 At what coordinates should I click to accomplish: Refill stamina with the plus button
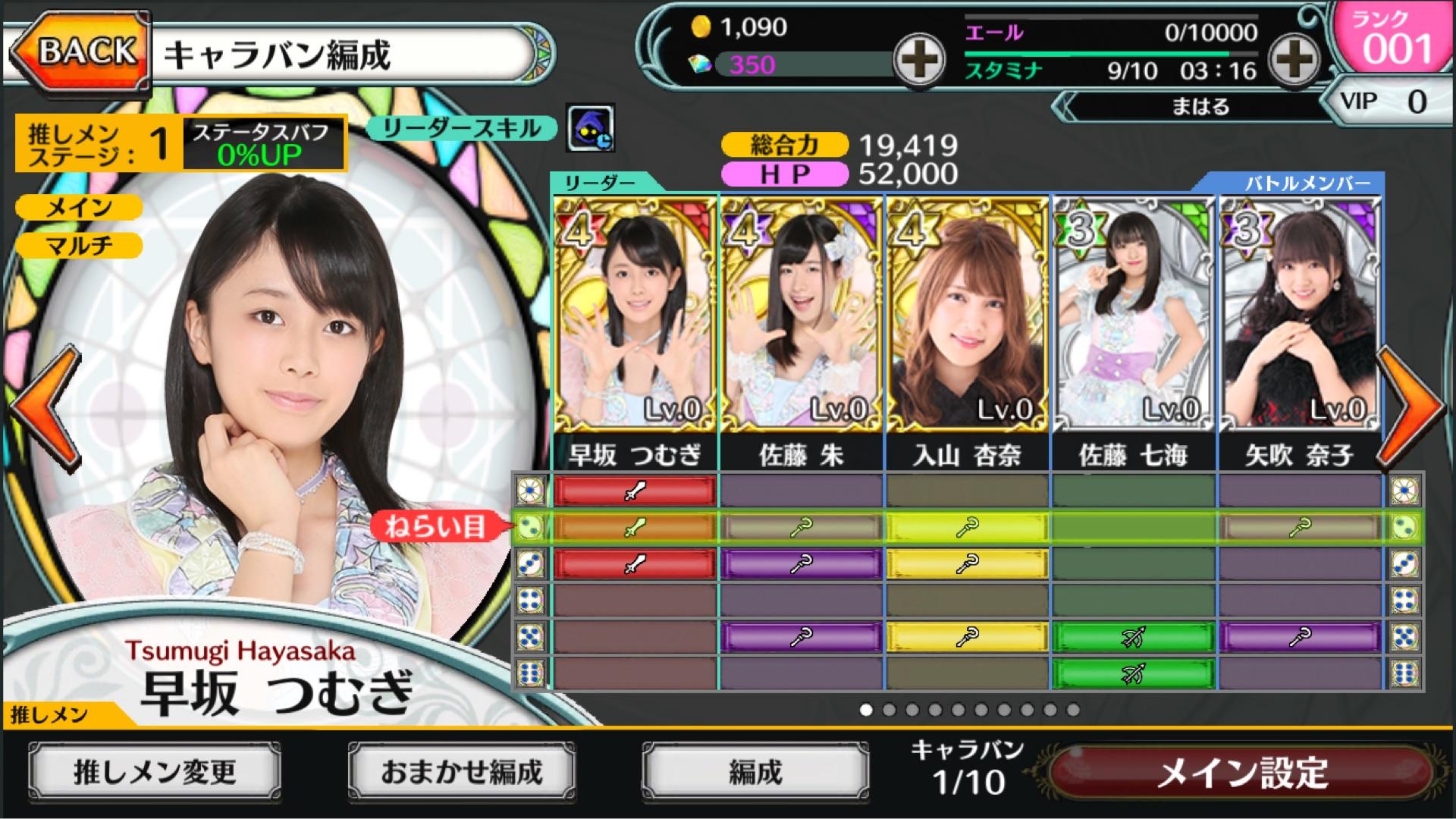[1294, 59]
